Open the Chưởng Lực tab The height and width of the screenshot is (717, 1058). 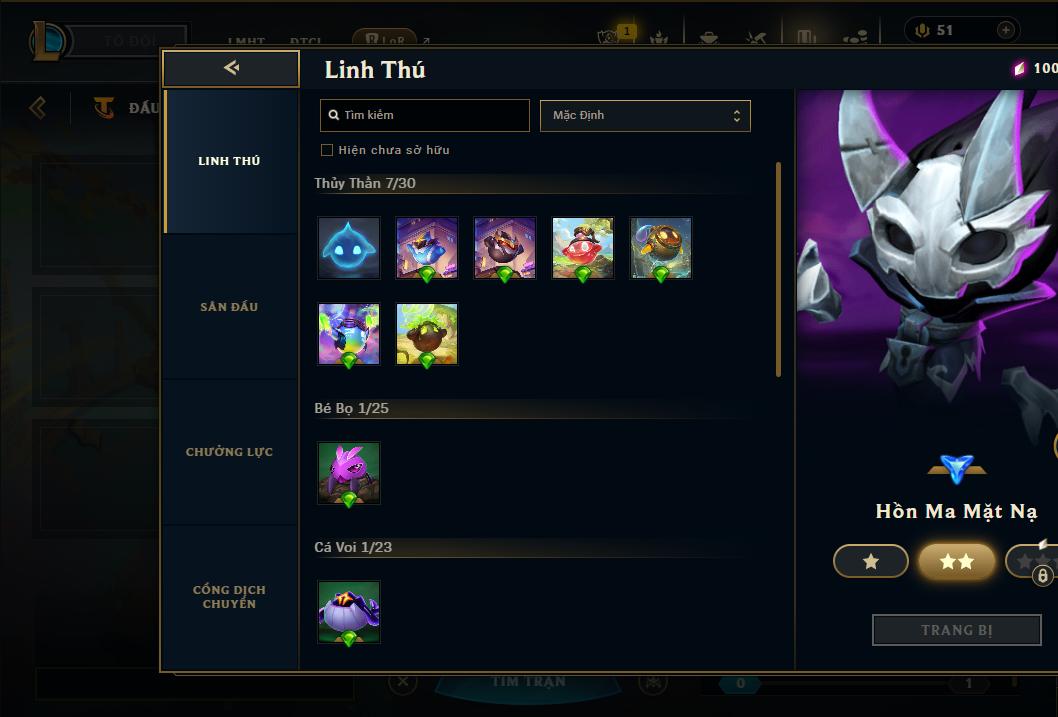229,452
